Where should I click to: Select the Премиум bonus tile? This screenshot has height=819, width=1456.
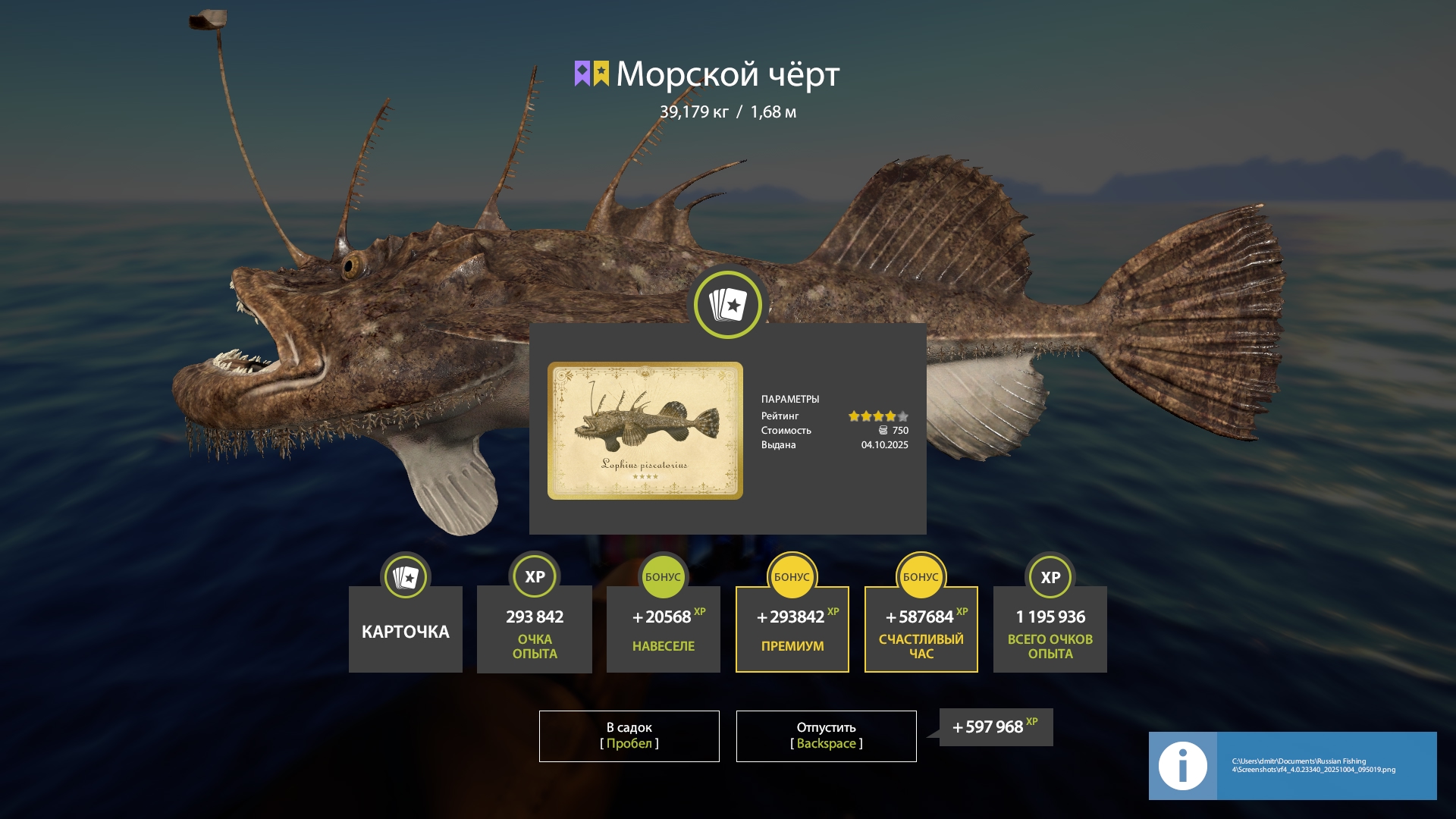tap(792, 629)
